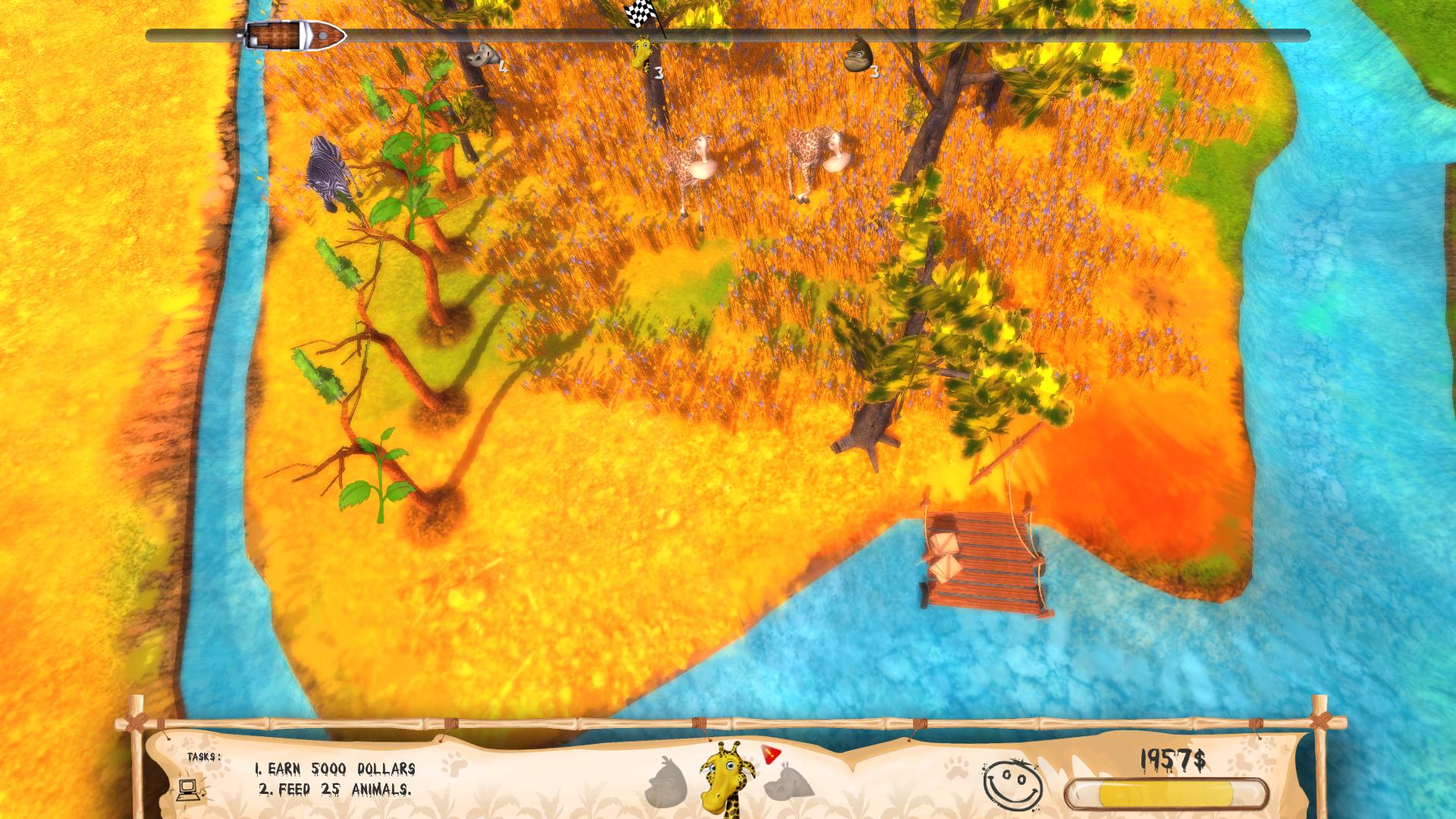Click the boat icon on the progress bar

(x=296, y=36)
